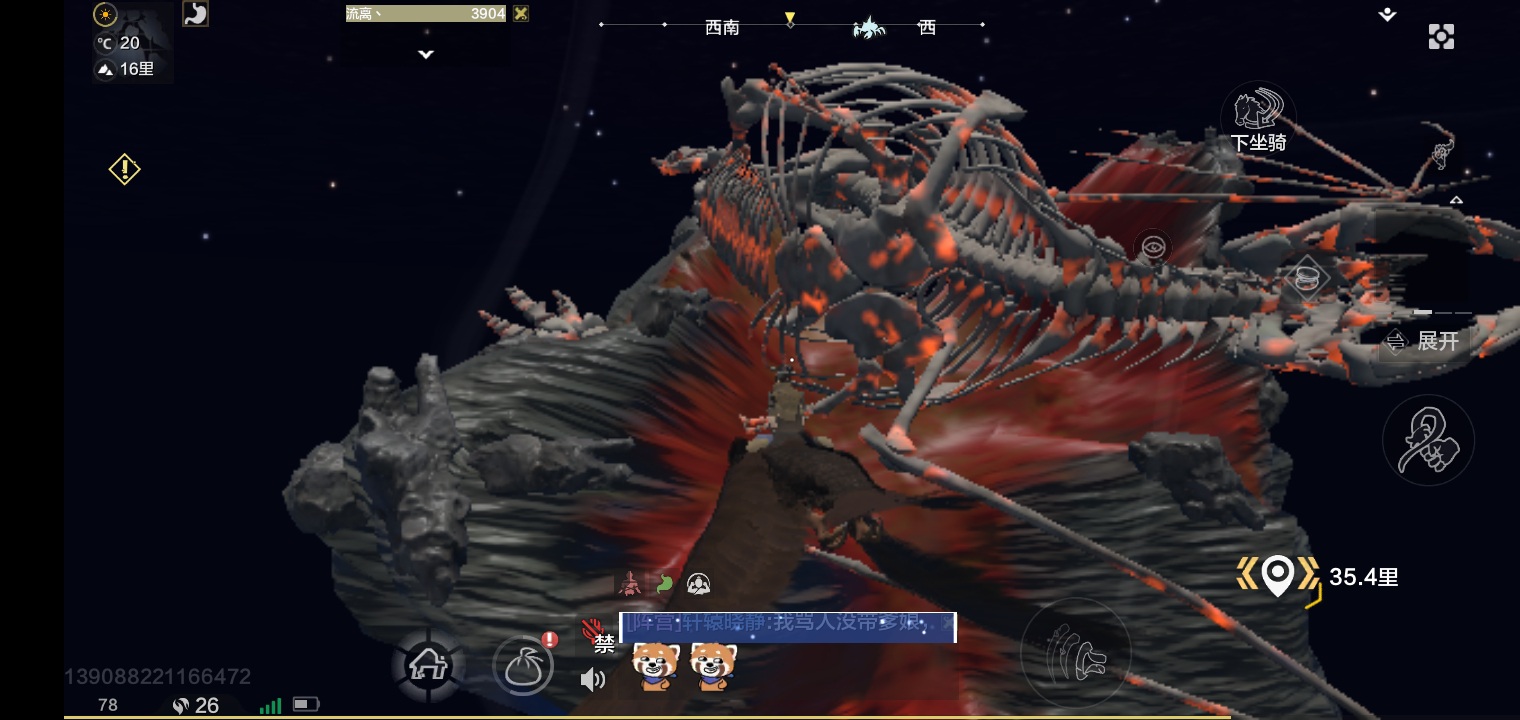The image size is (1520, 720).
Task: Open the home building menu icon
Action: click(x=427, y=665)
